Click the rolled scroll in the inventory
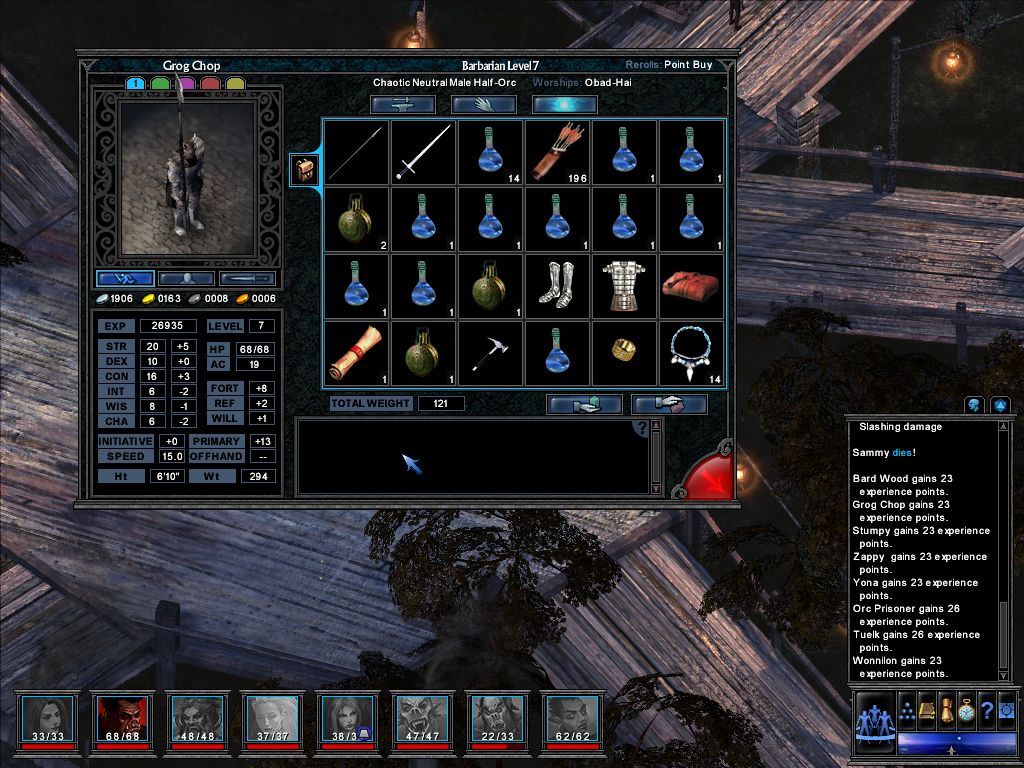The width and height of the screenshot is (1024, 768). (356, 352)
